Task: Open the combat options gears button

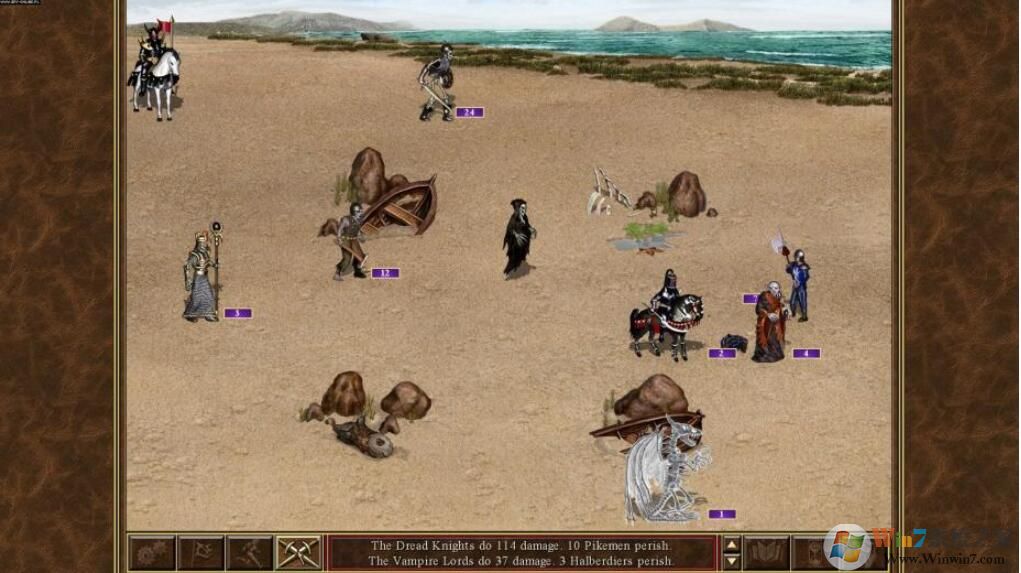Action: [152, 553]
